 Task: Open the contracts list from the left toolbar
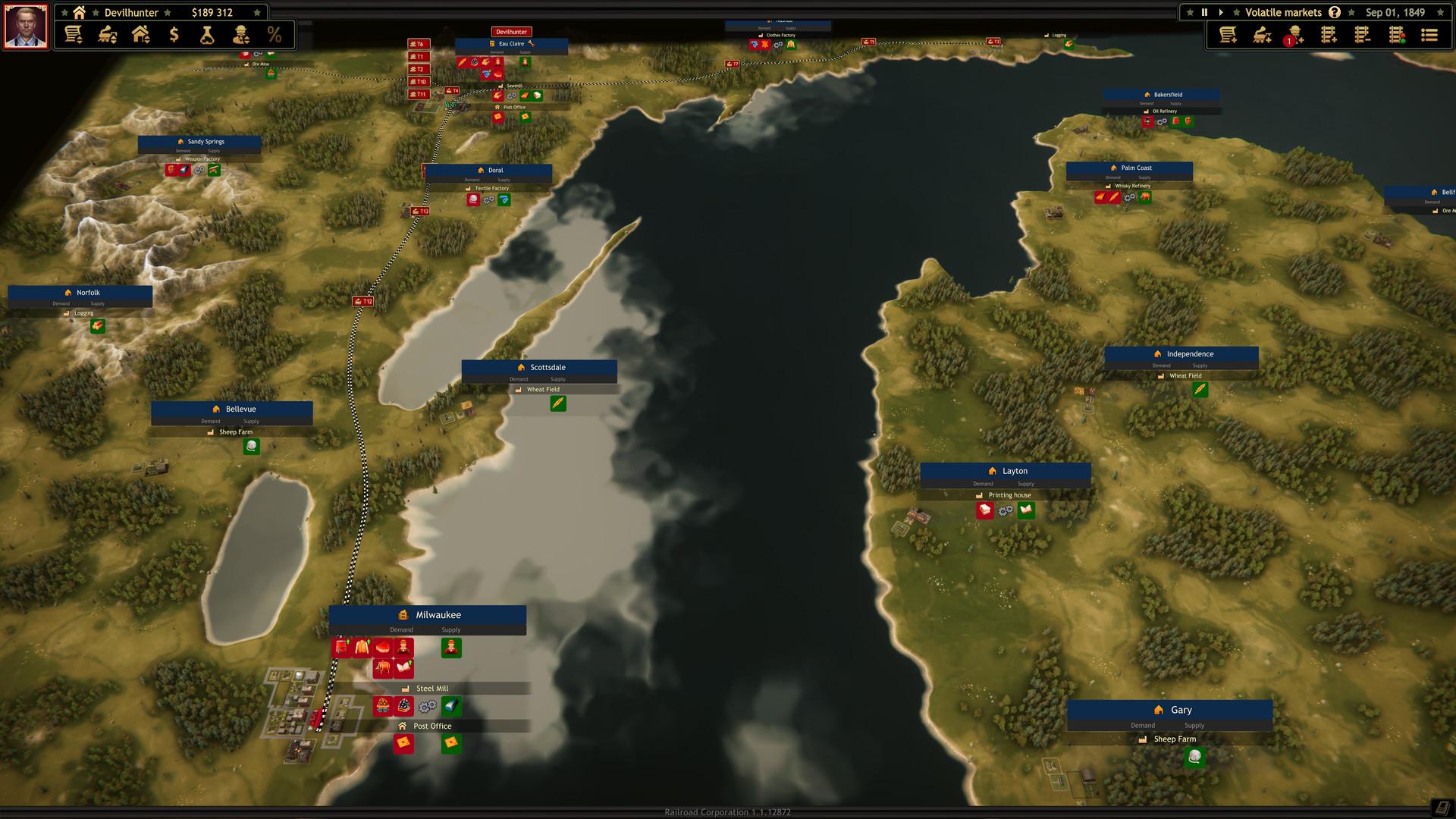point(73,35)
